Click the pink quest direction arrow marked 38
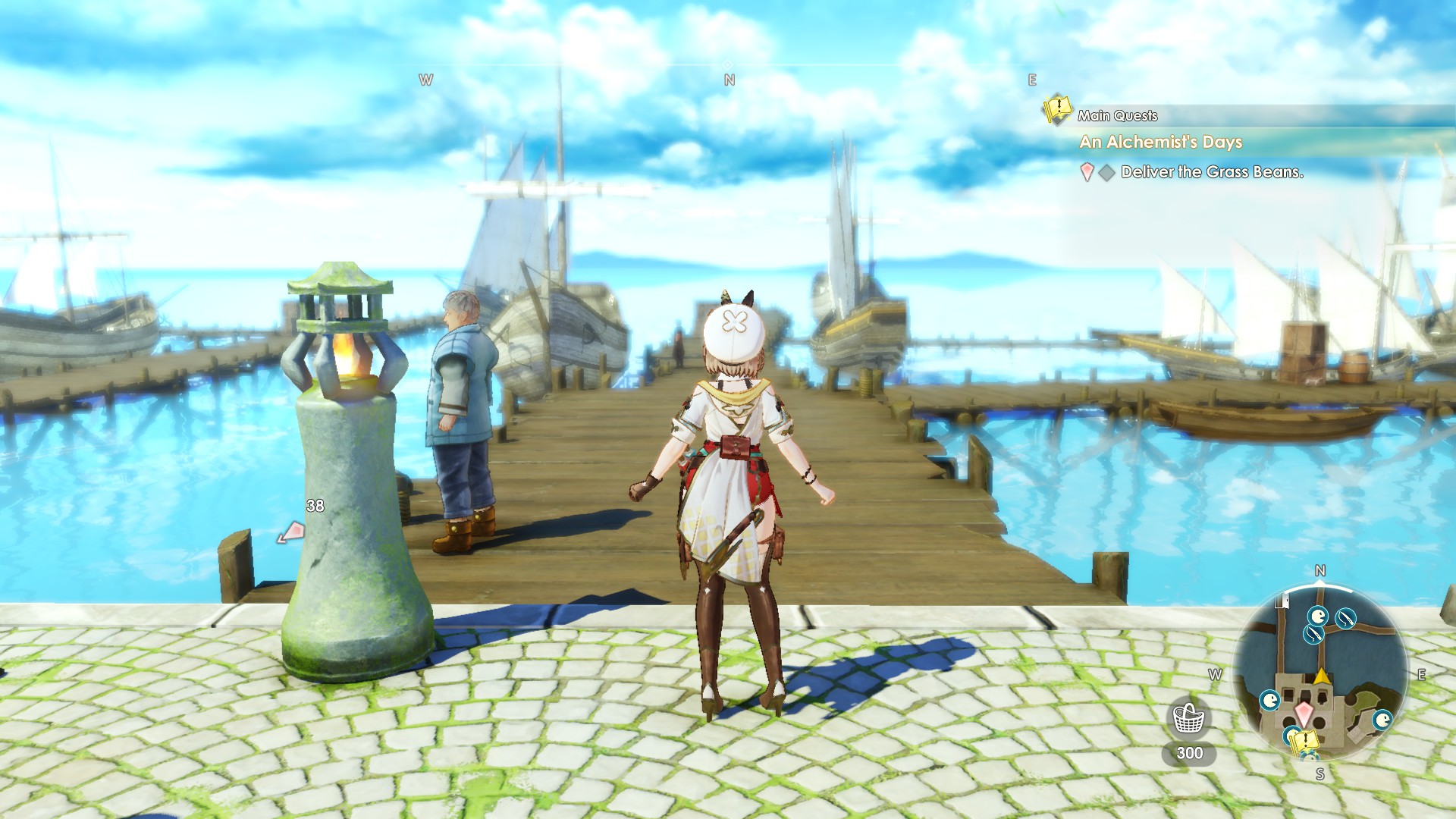The image size is (1456, 819). (x=291, y=533)
